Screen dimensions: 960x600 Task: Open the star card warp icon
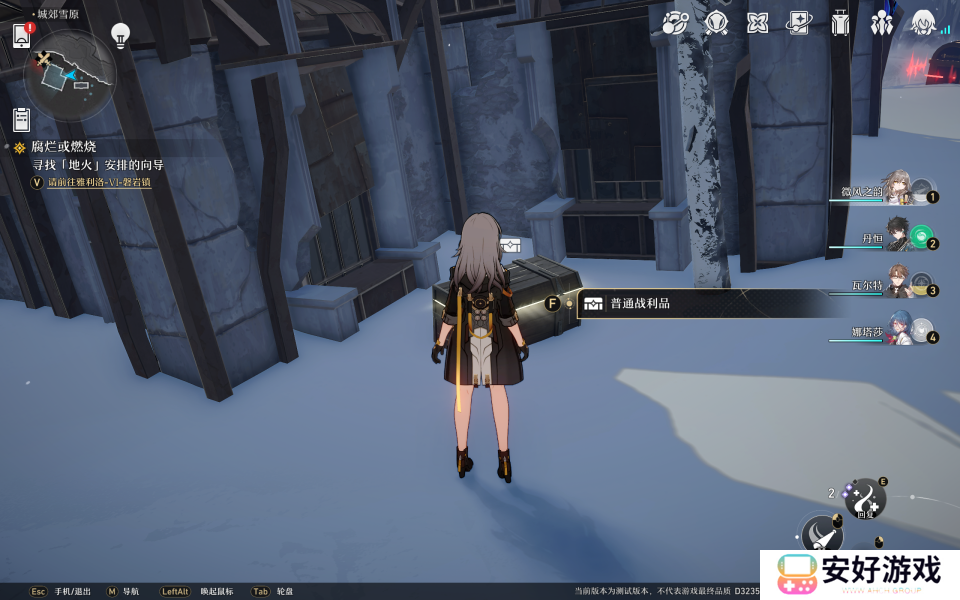(798, 23)
